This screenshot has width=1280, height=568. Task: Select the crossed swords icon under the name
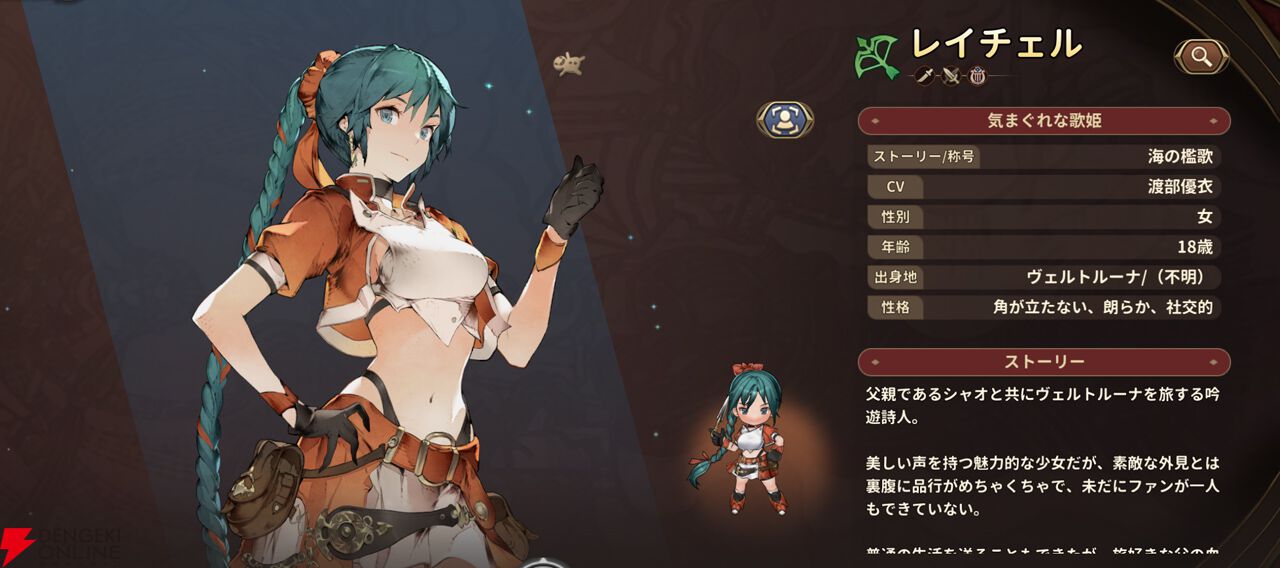951,75
